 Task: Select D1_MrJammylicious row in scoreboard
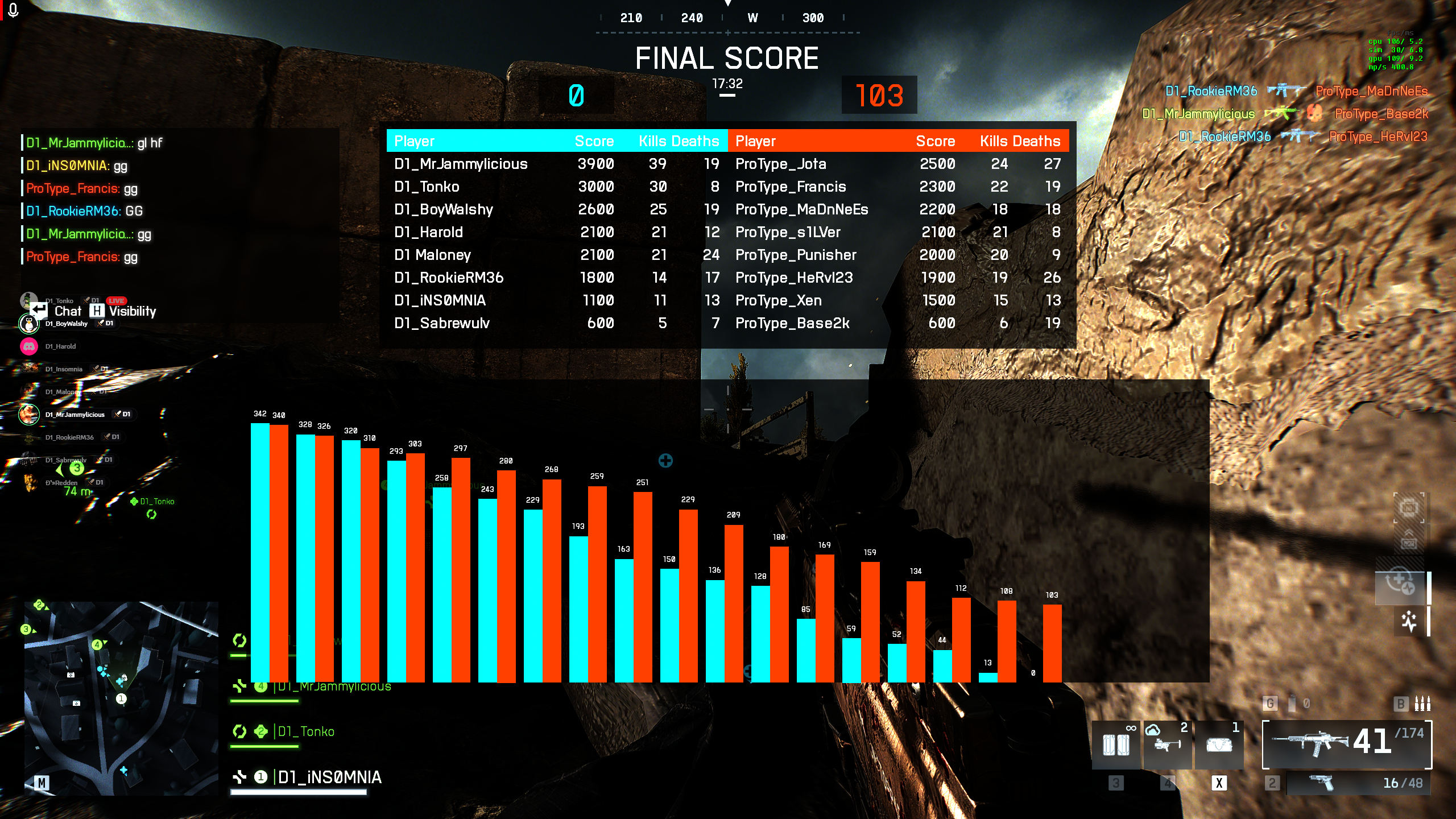pyautogui.click(x=461, y=164)
